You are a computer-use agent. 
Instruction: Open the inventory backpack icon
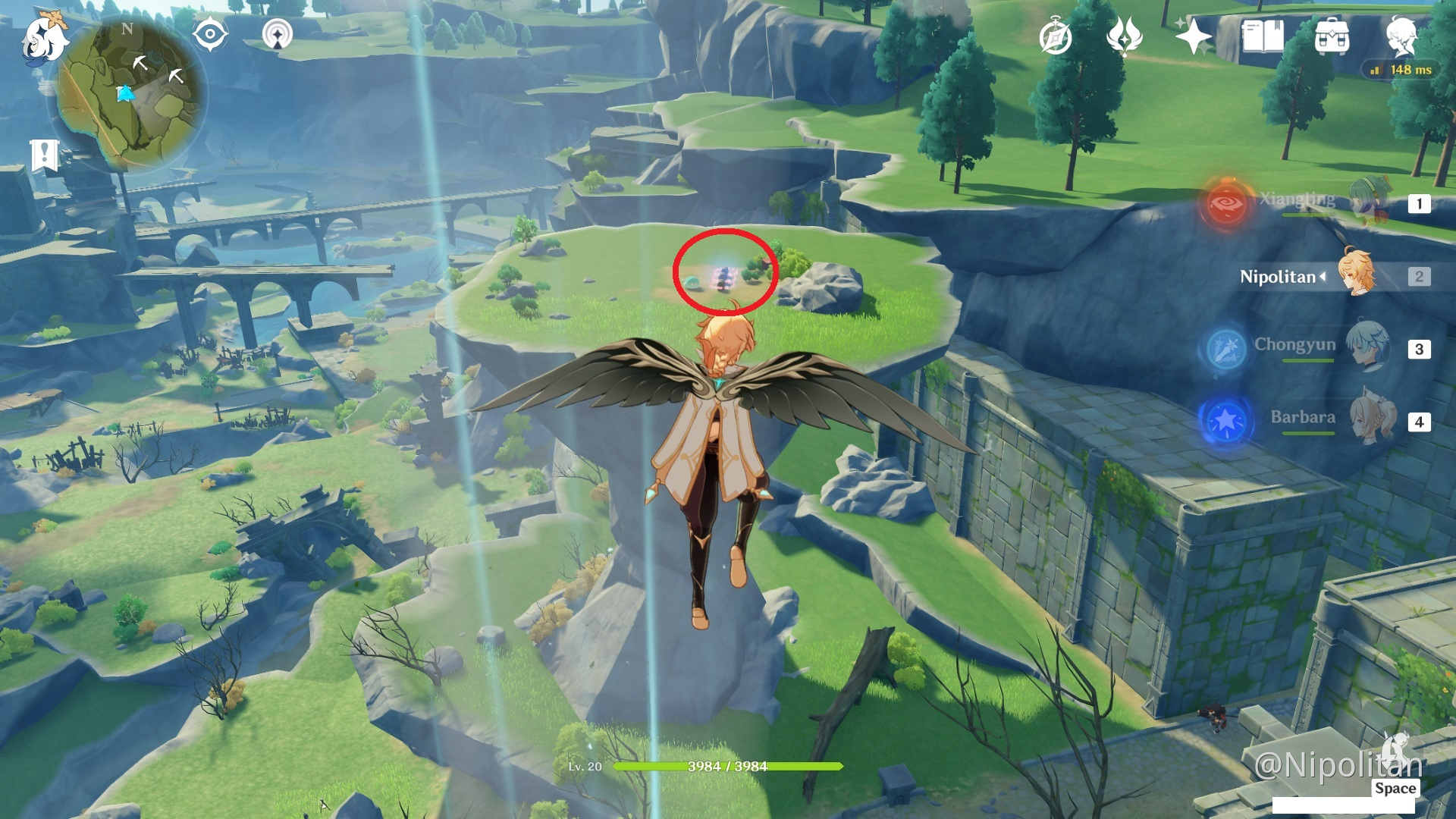click(x=1332, y=36)
